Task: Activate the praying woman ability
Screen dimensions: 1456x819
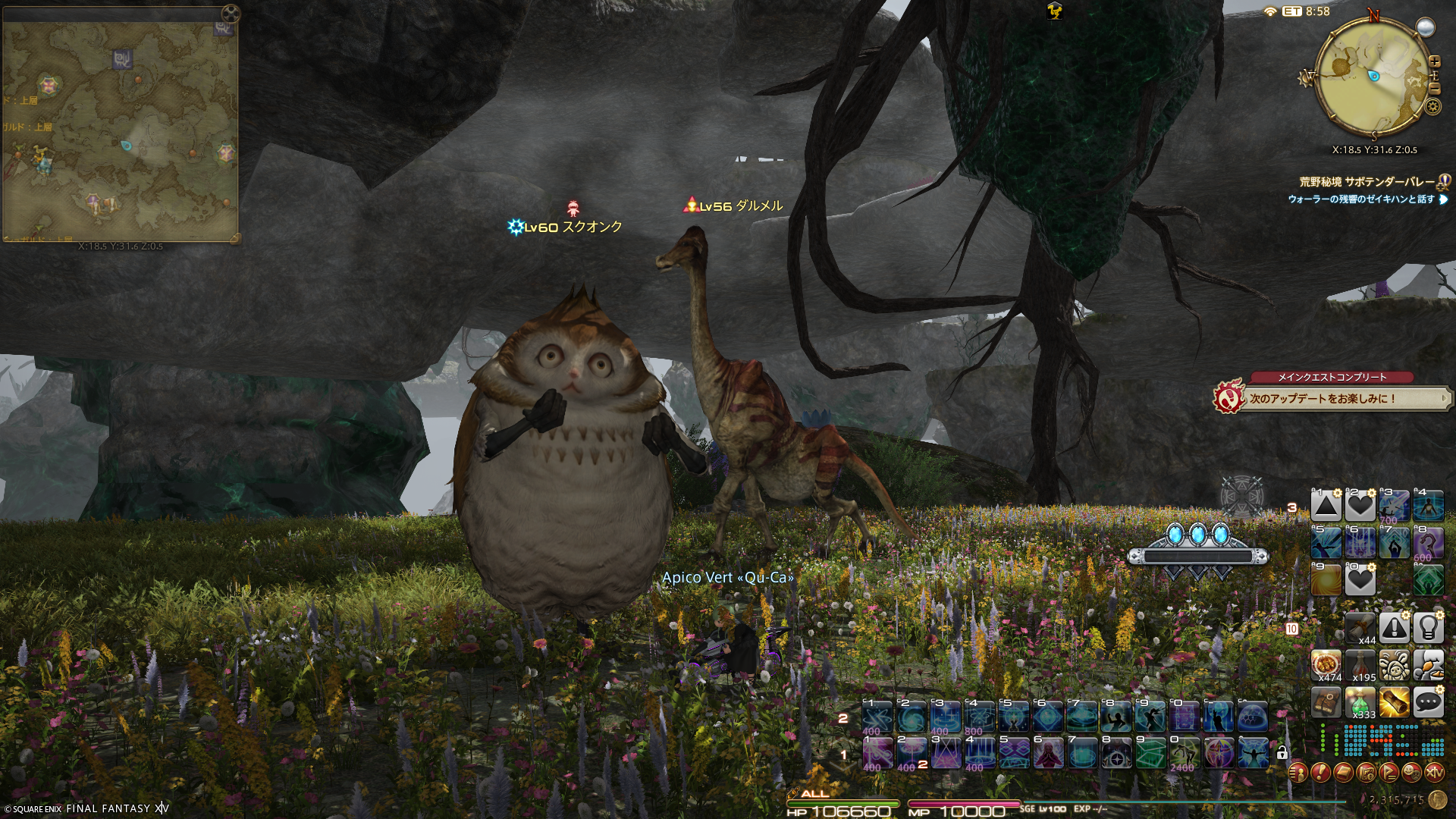Action: click(x=1049, y=754)
